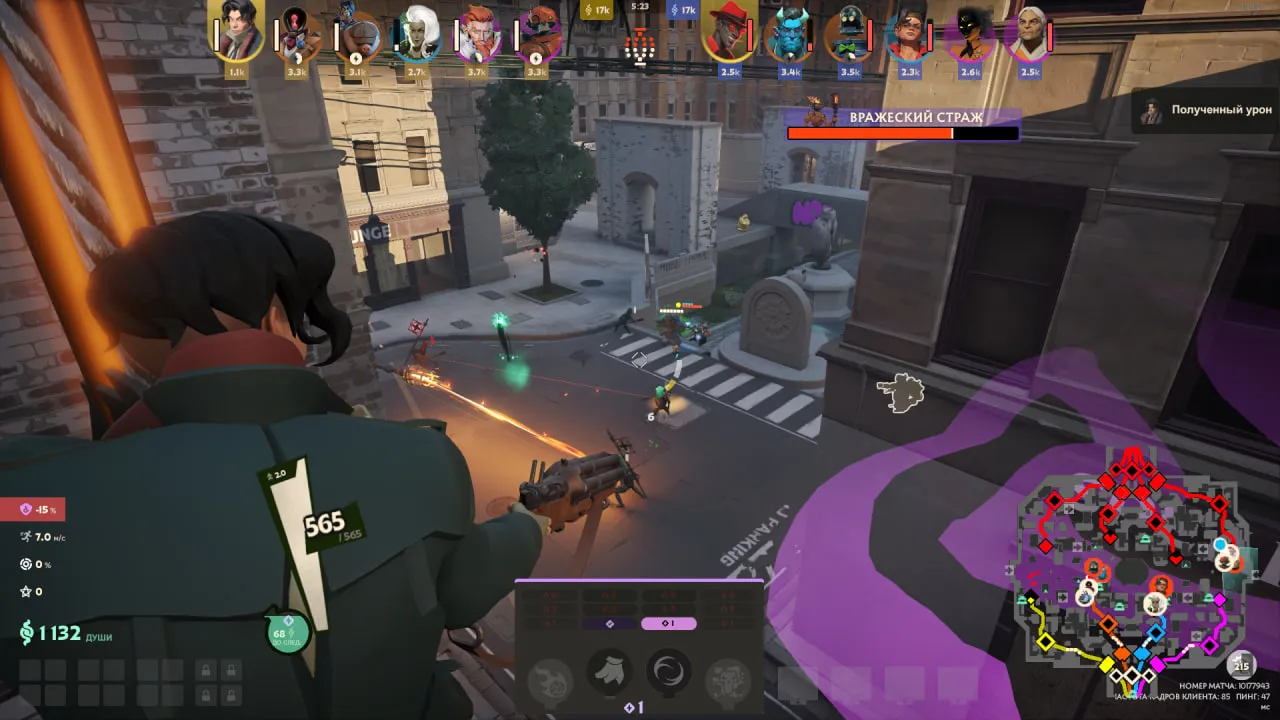Click the grey-haired enemy portrait with 2.5k
This screenshot has height=720, width=1280.
[1030, 33]
